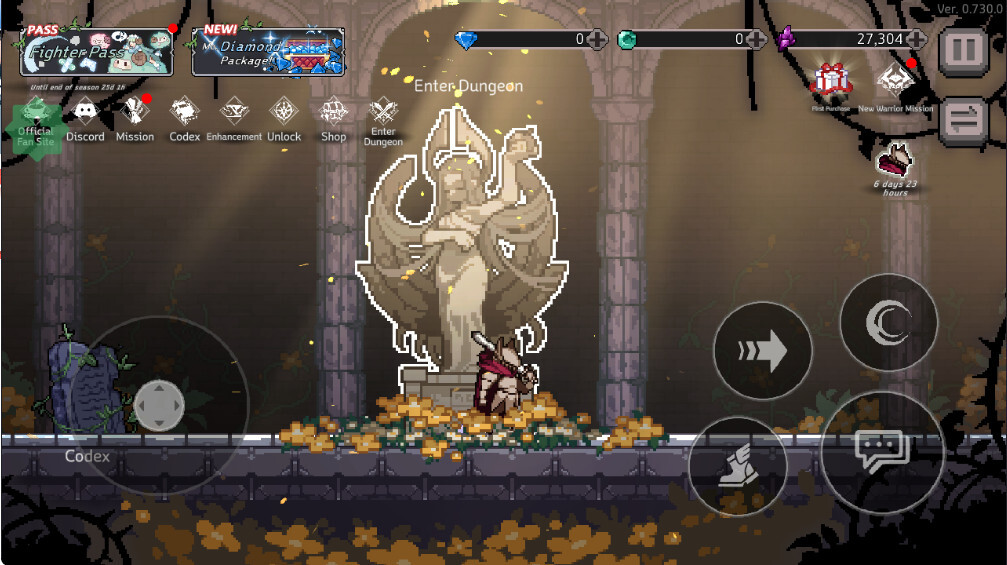Open the Discord link icon

point(85,120)
